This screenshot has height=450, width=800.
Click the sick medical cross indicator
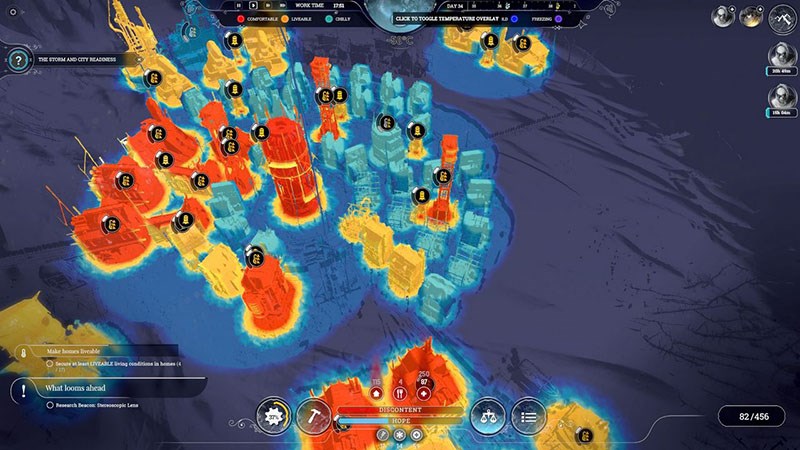tap(424, 392)
